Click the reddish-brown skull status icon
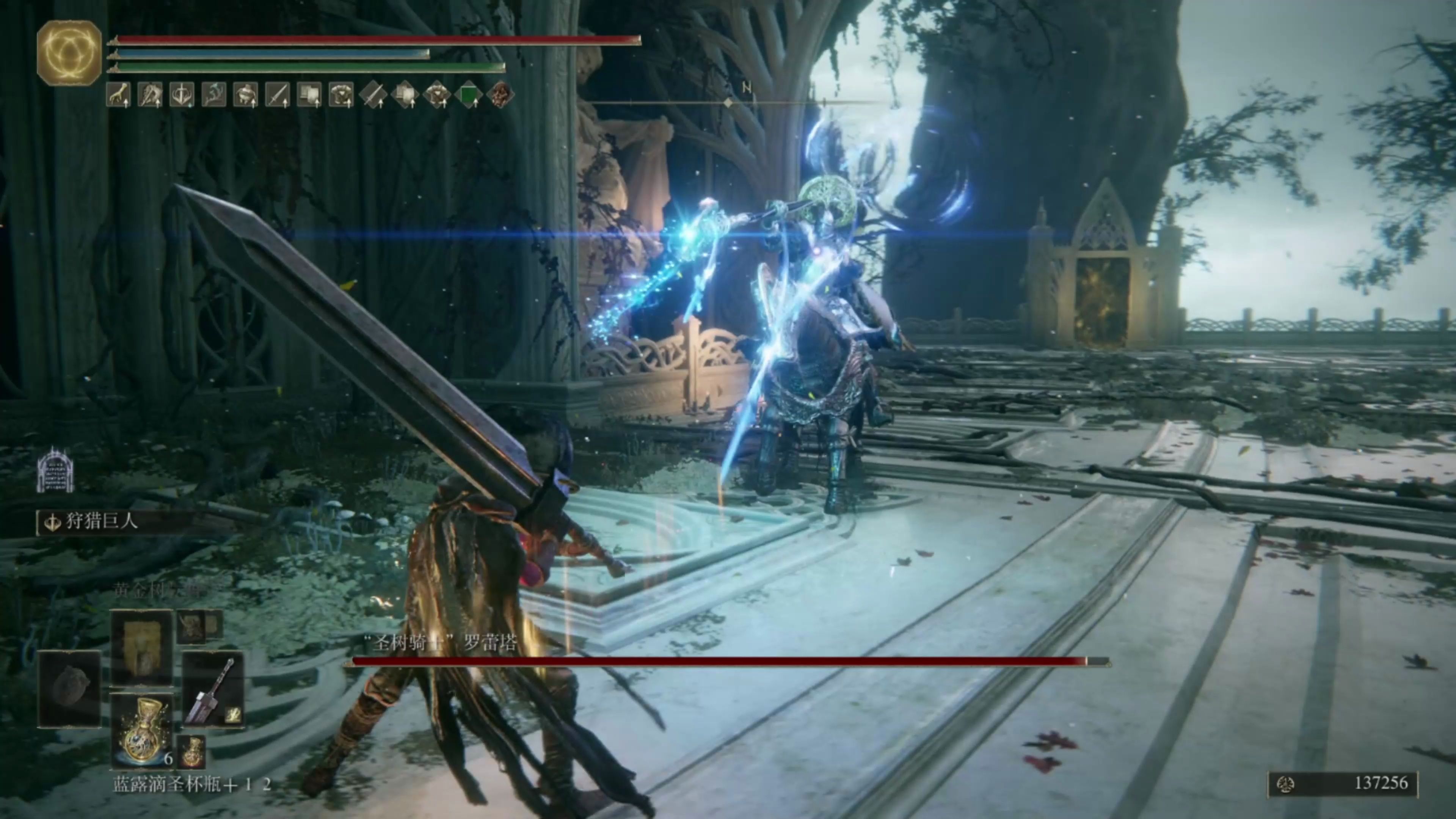 pyautogui.click(x=500, y=94)
